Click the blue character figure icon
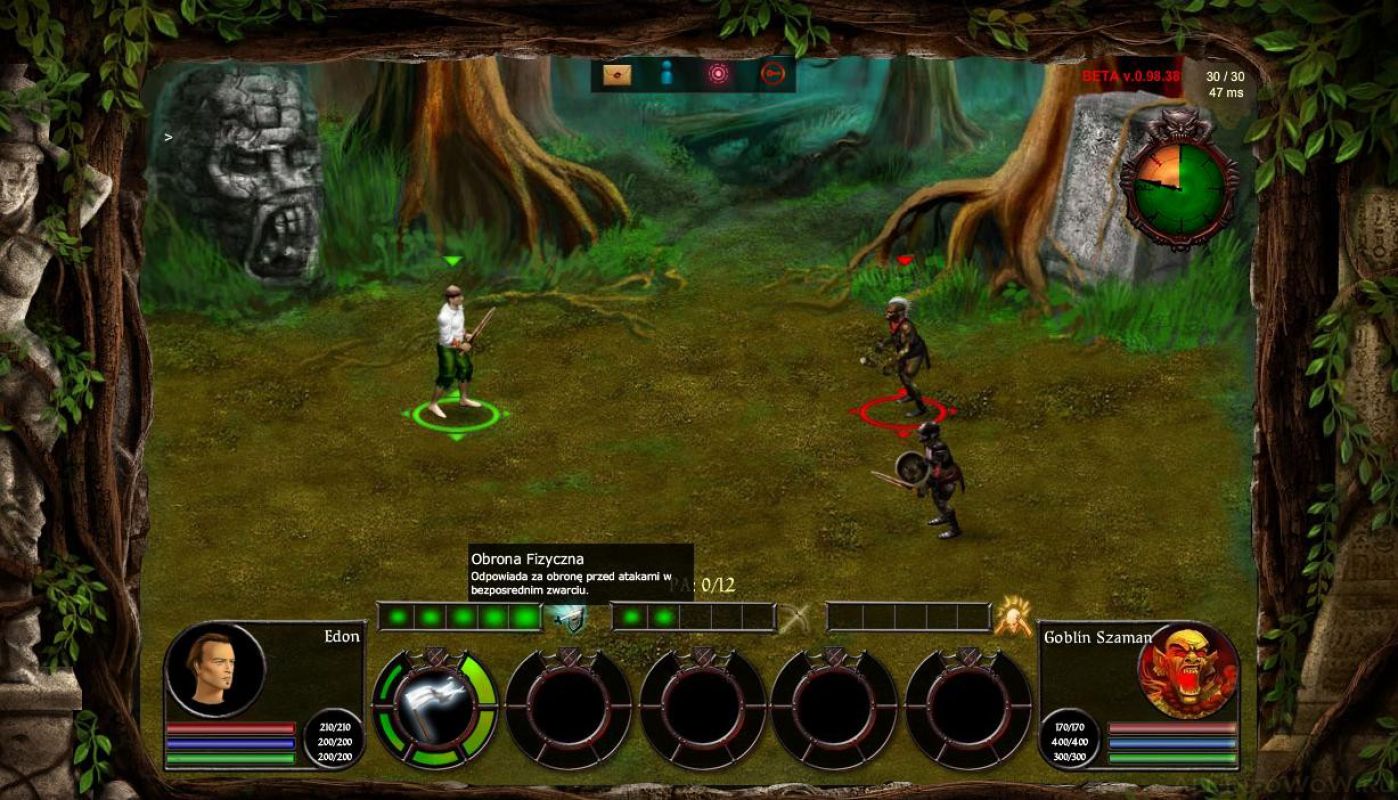Screen dimensions: 1398x800 [667, 74]
